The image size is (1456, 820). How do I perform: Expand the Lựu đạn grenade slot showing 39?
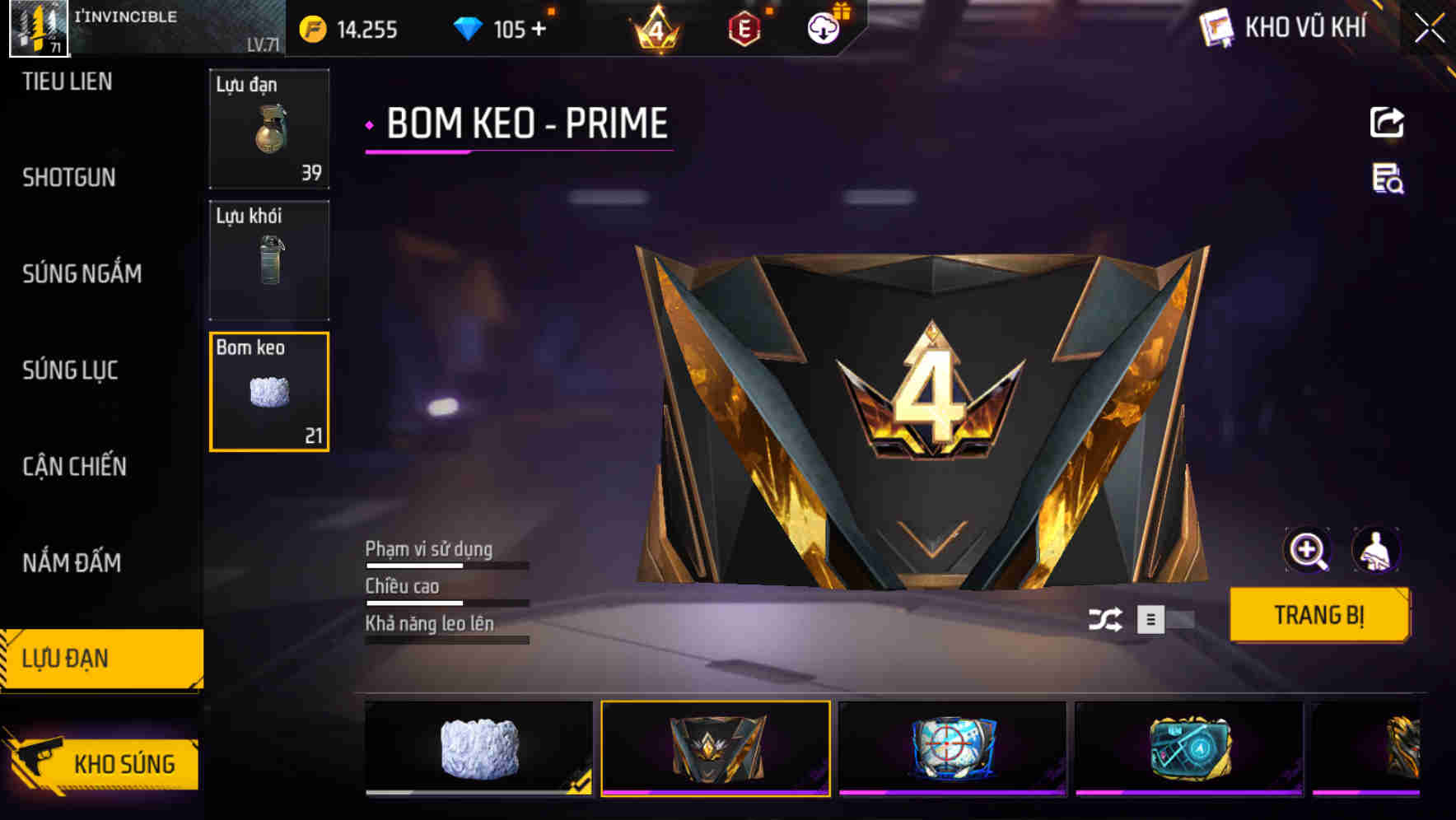click(269, 128)
